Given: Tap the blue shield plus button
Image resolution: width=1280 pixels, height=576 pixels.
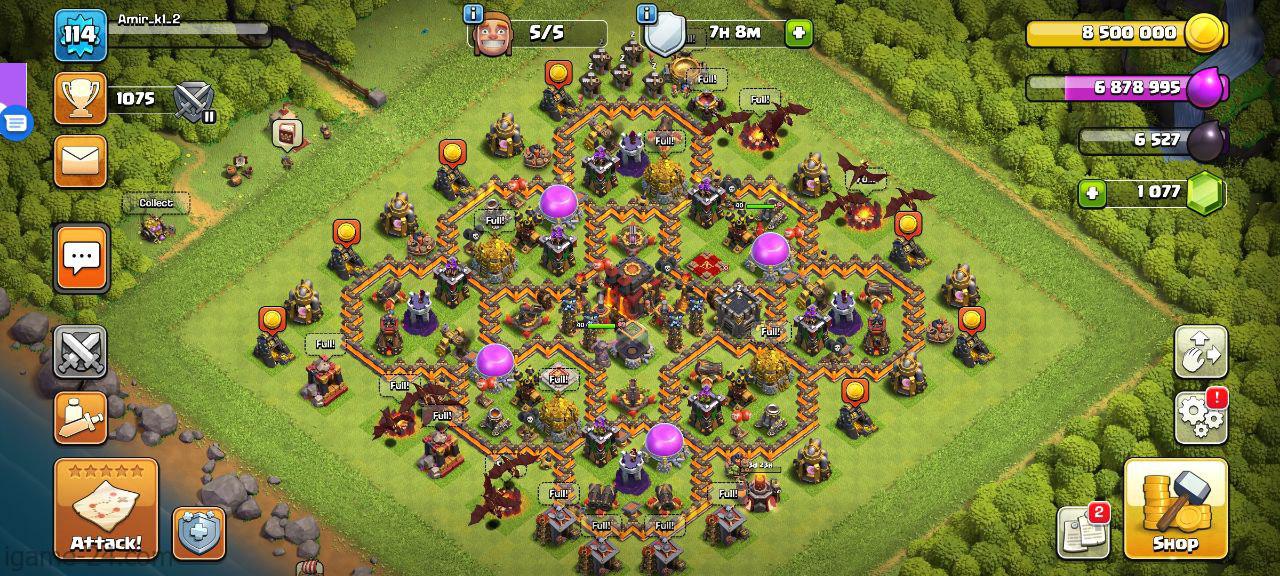Looking at the screenshot, I should click(198, 533).
